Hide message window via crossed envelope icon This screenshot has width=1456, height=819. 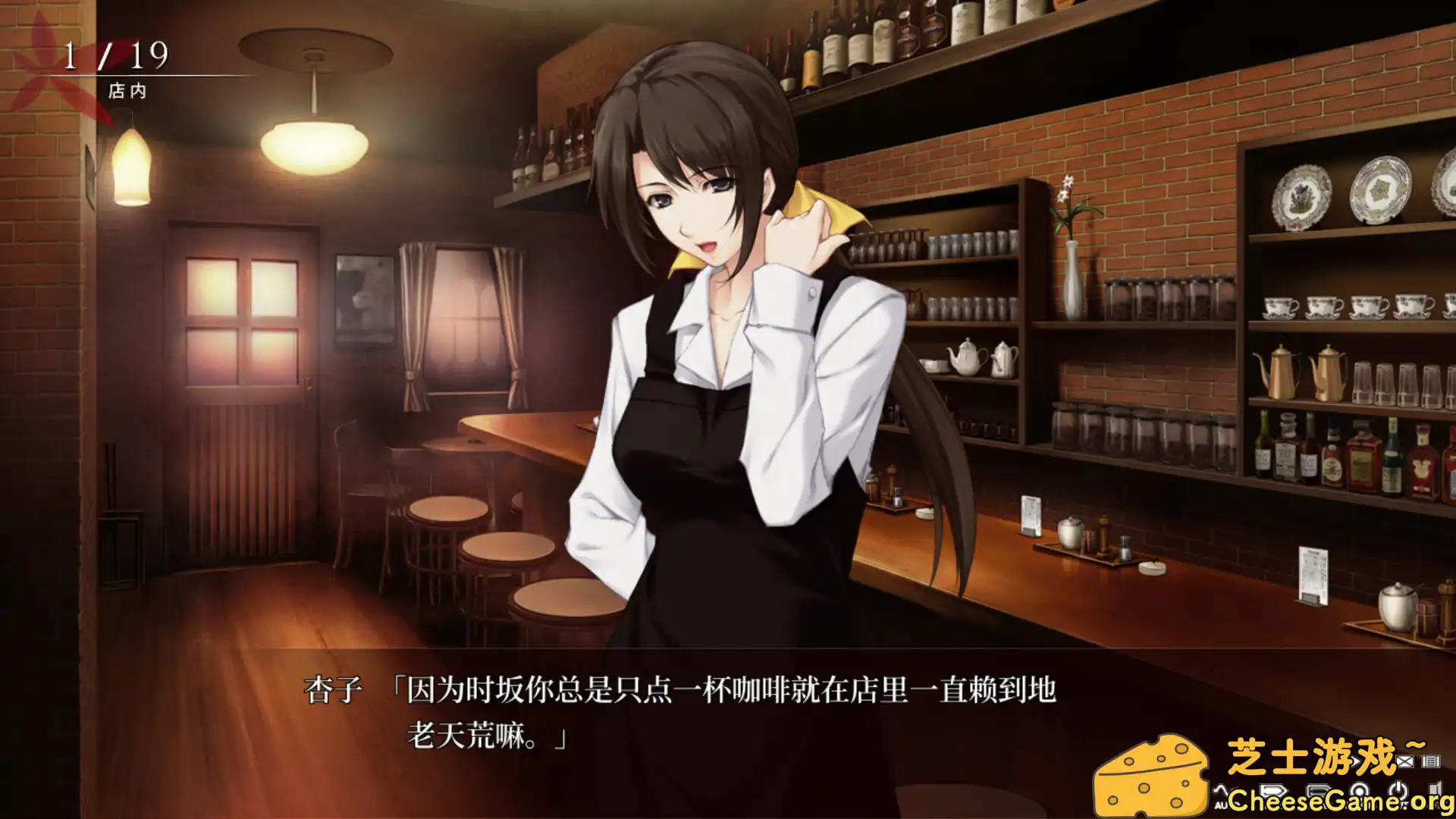click(x=1405, y=761)
